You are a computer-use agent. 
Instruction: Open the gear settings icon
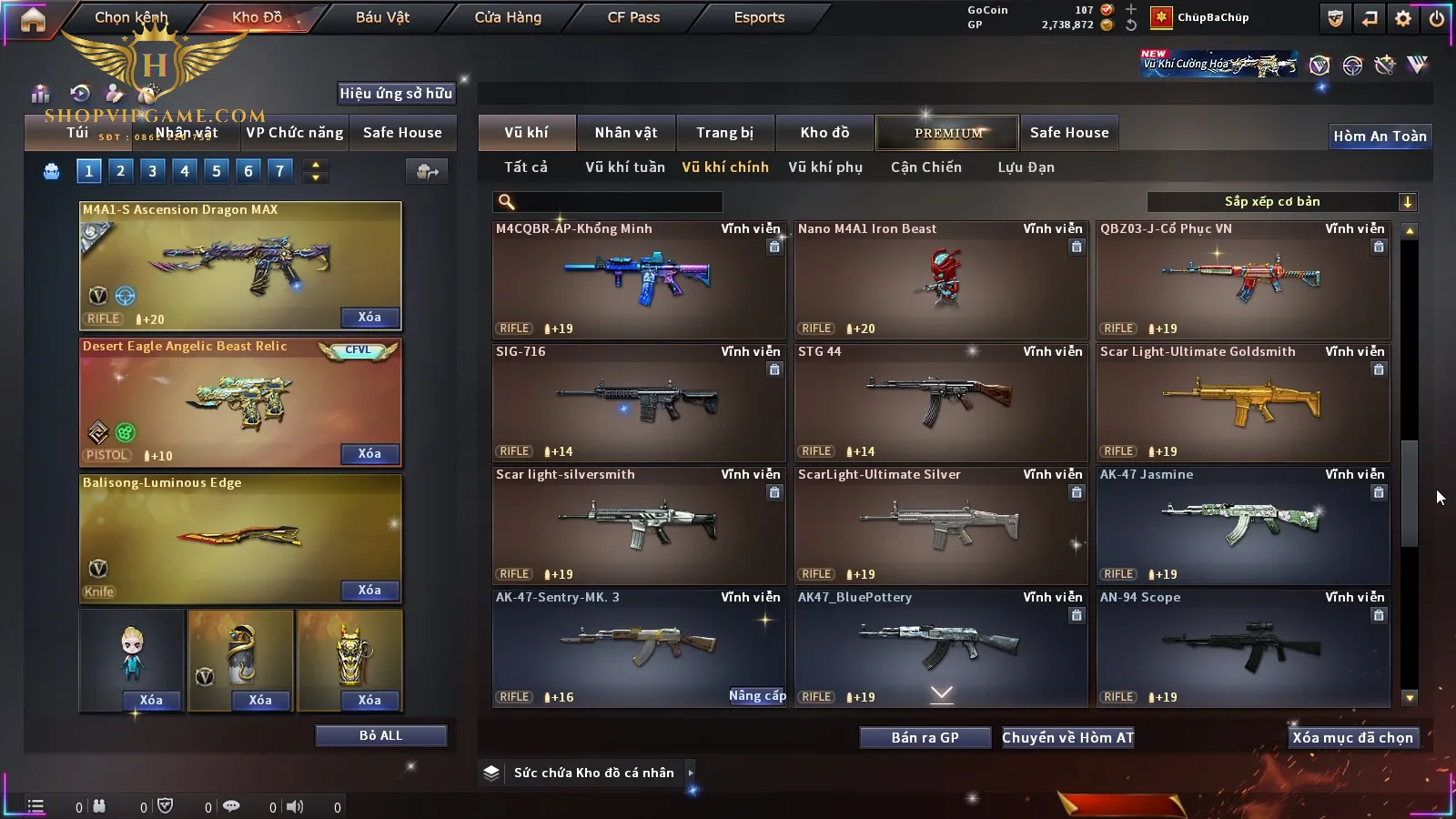click(1403, 18)
